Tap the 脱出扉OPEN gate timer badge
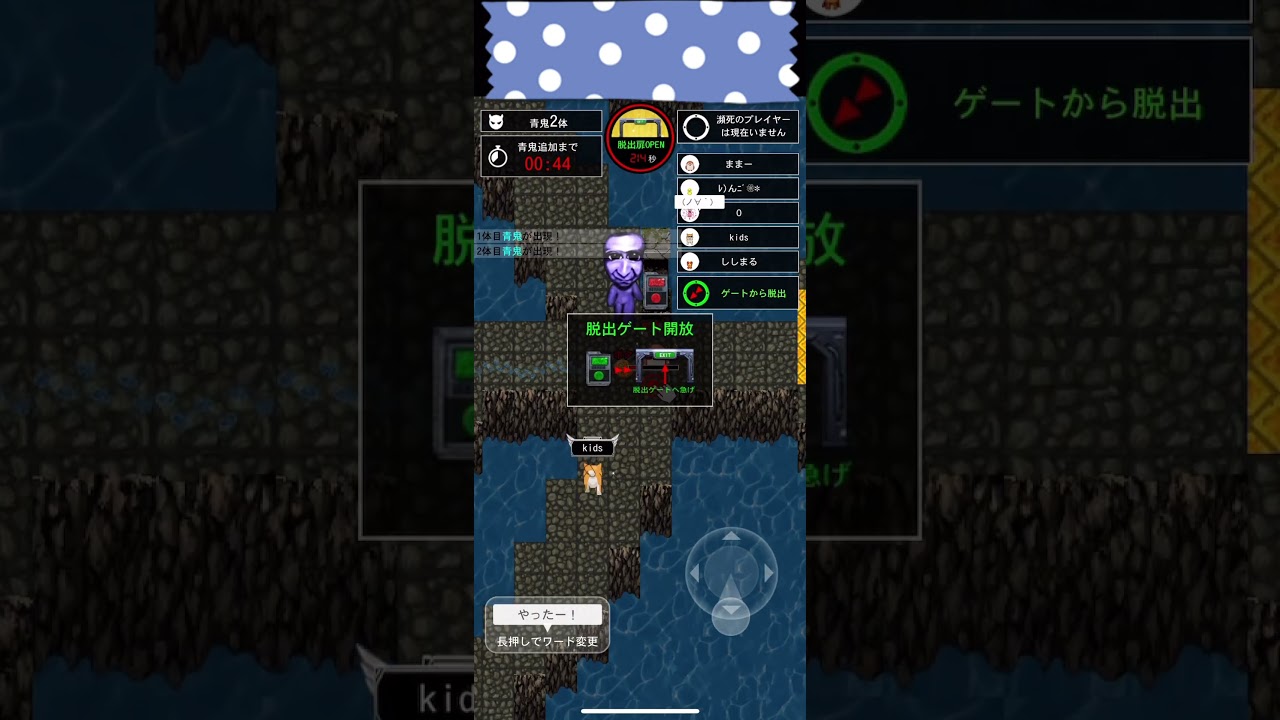 pyautogui.click(x=640, y=138)
